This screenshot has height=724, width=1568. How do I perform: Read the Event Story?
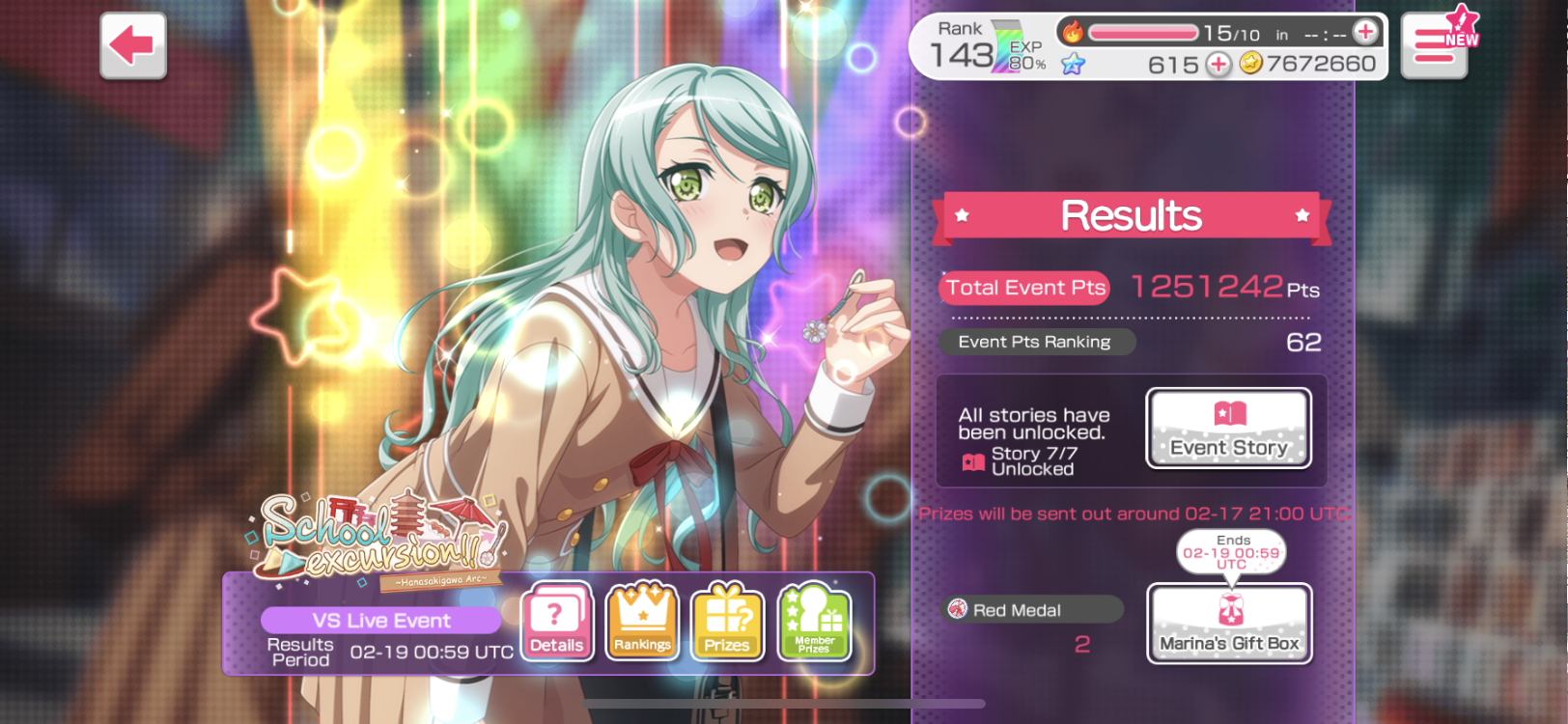(x=1228, y=429)
